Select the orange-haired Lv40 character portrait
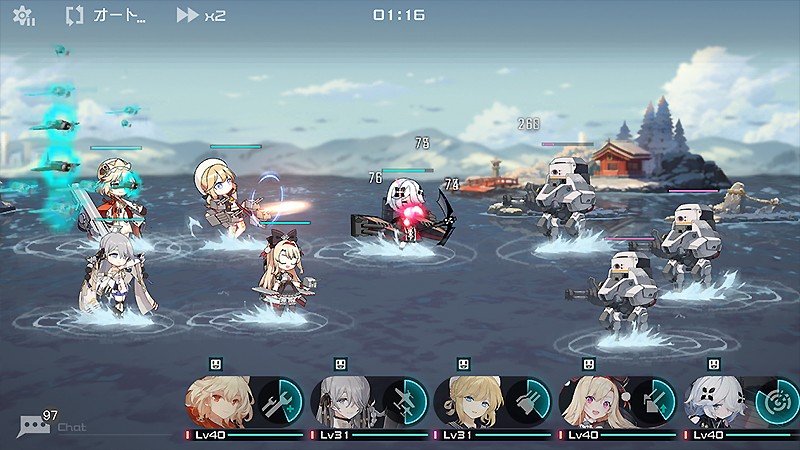The height and width of the screenshot is (450, 800). (x=219, y=402)
